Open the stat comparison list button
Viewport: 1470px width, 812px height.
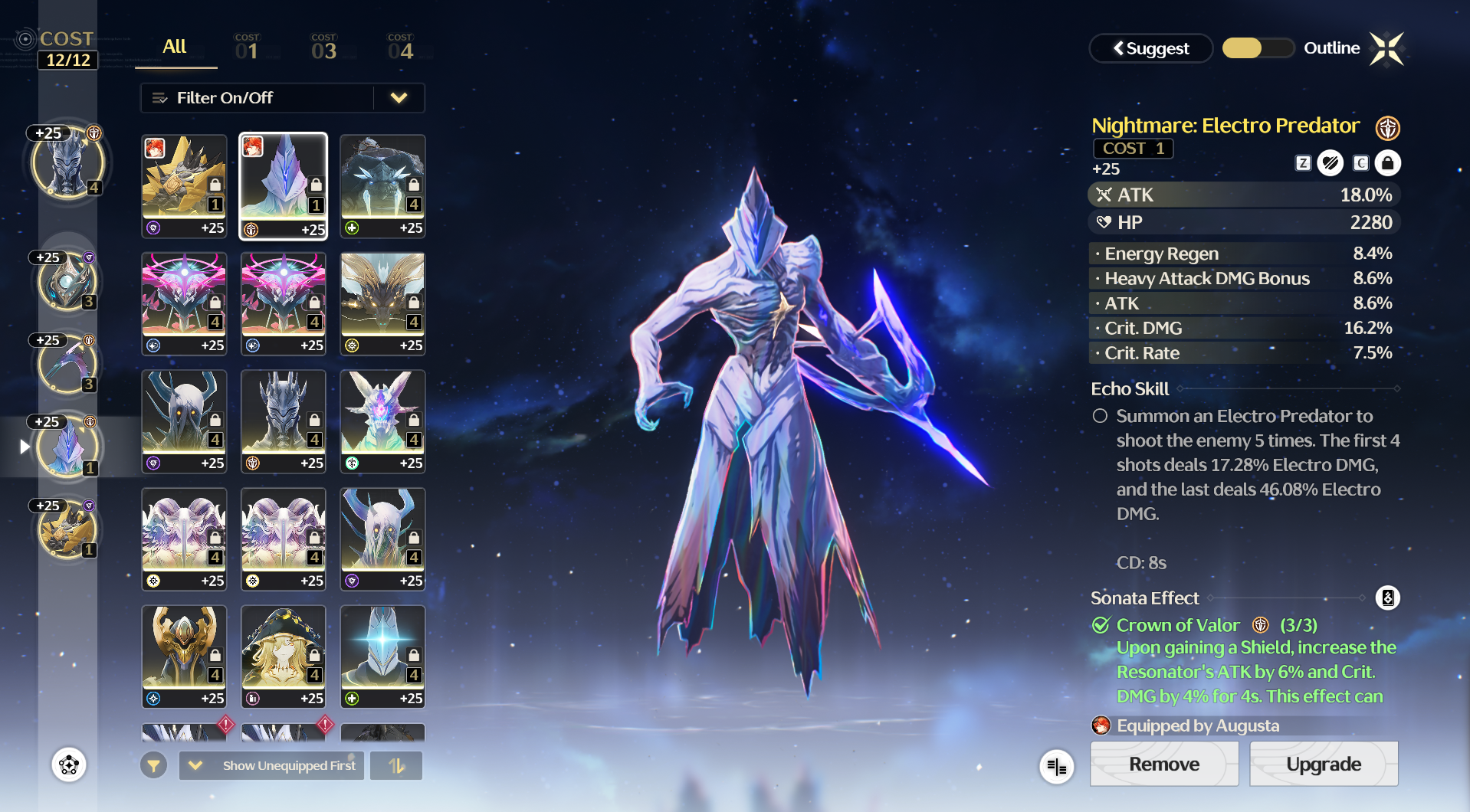click(1056, 766)
